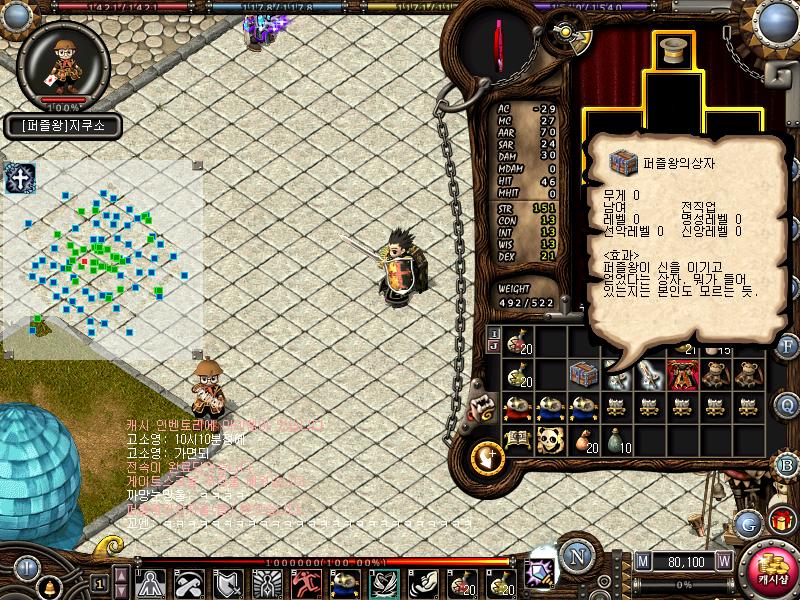
Task: Switch to inventory tab I
Action: point(493,333)
